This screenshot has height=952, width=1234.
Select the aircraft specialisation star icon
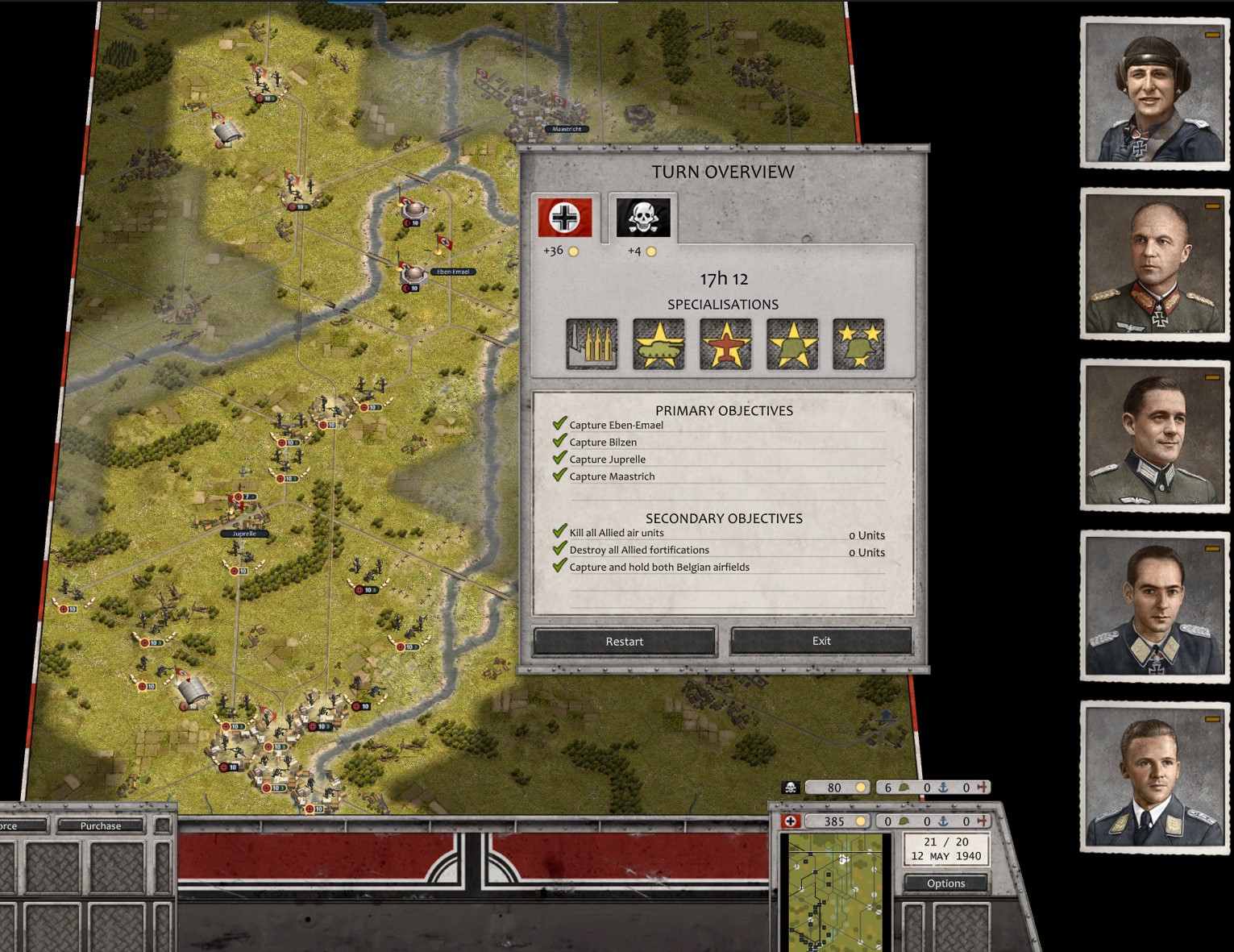725,343
